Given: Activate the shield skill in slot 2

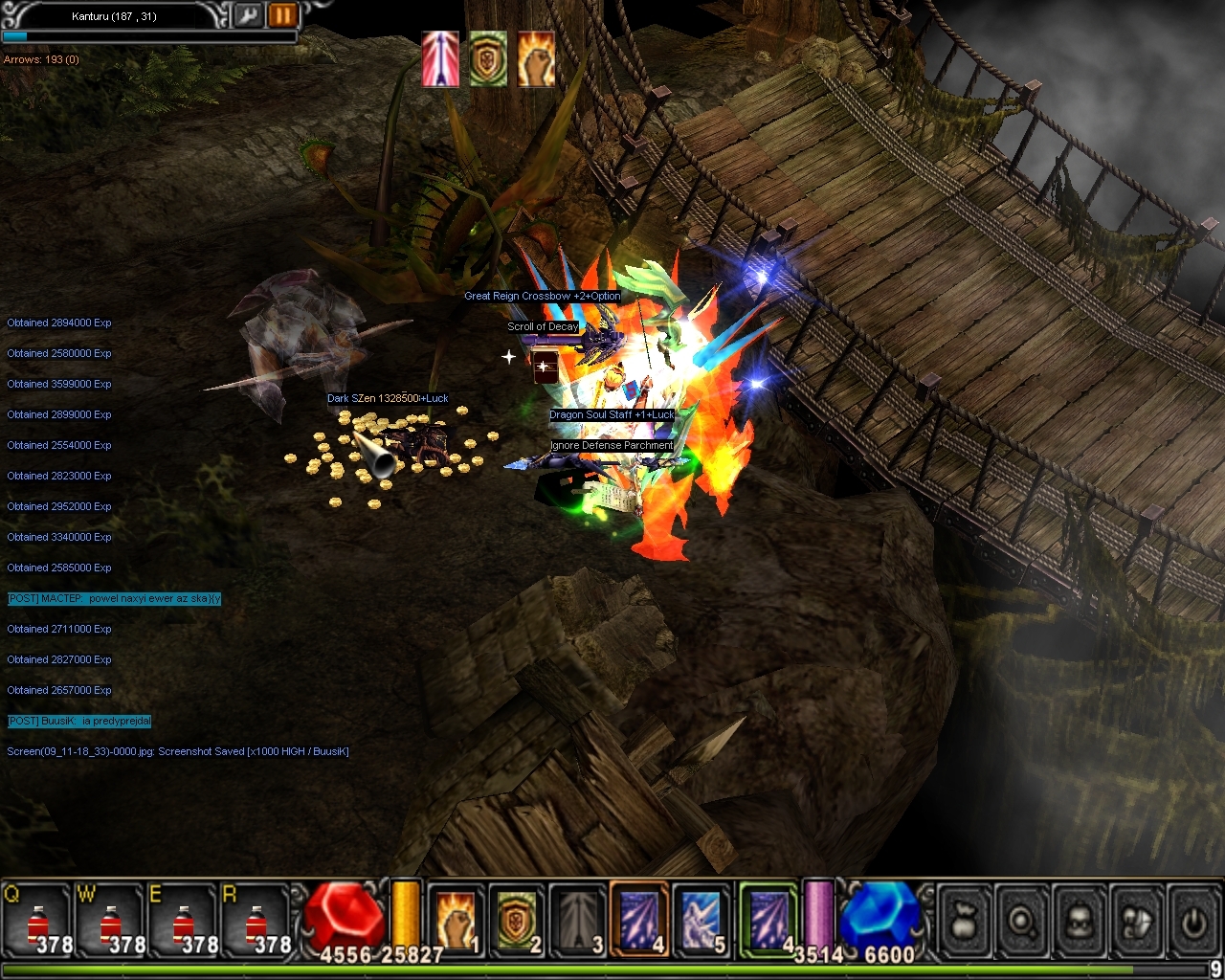Looking at the screenshot, I should pyautogui.click(x=518, y=921).
